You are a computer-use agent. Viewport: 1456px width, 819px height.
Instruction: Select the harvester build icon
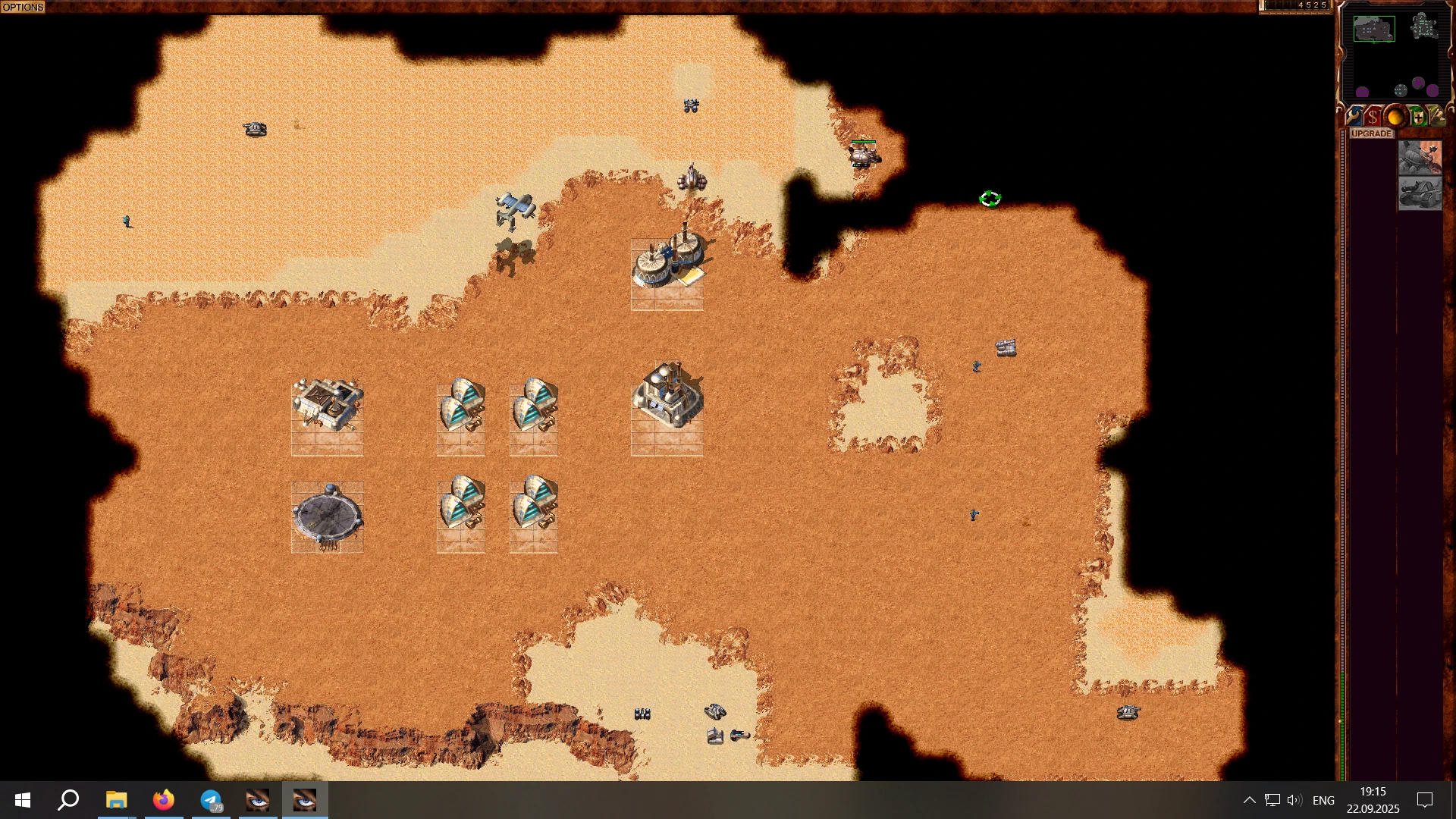(1420, 158)
